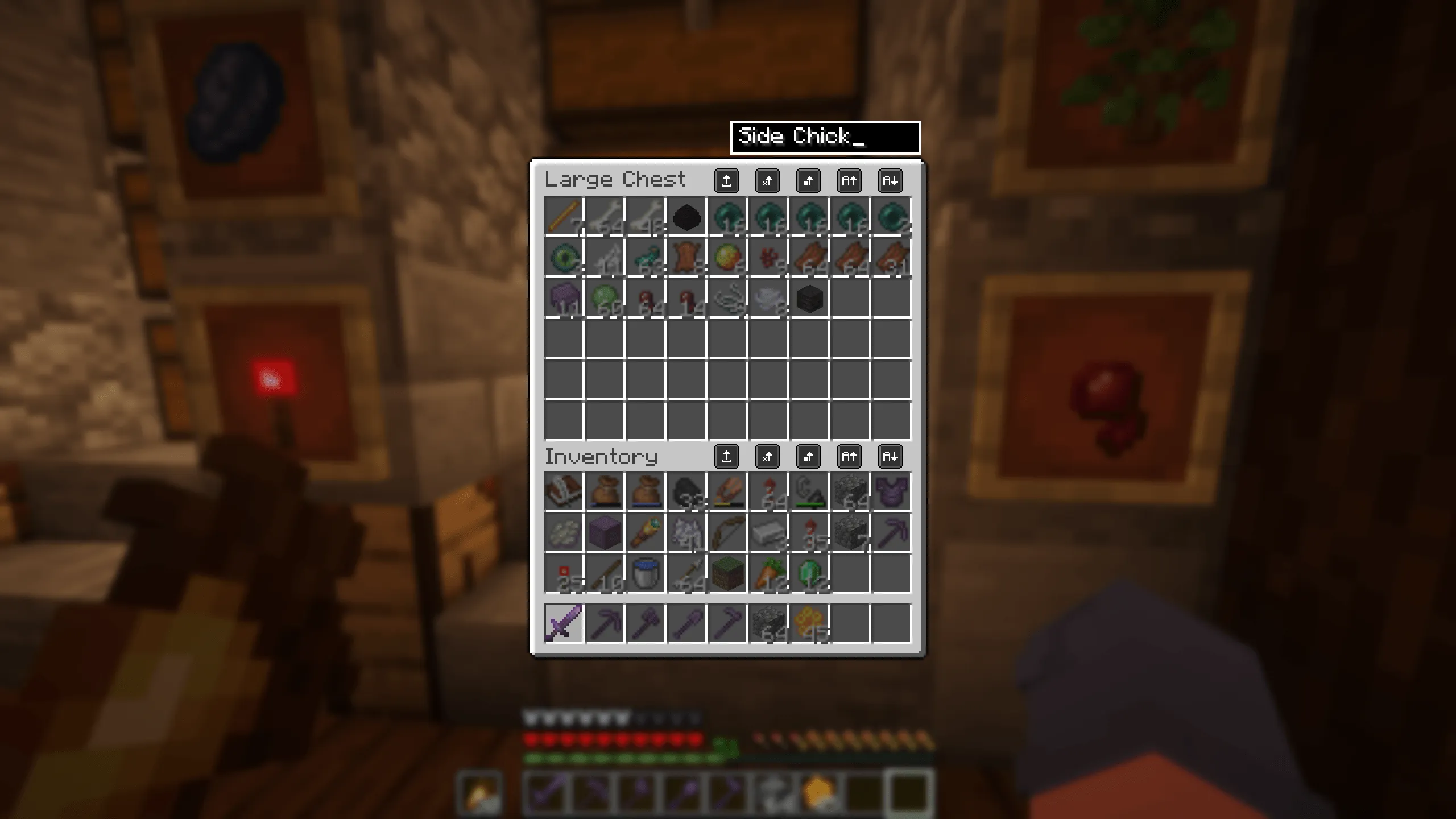Click the deposit matching items chest button

(768, 181)
